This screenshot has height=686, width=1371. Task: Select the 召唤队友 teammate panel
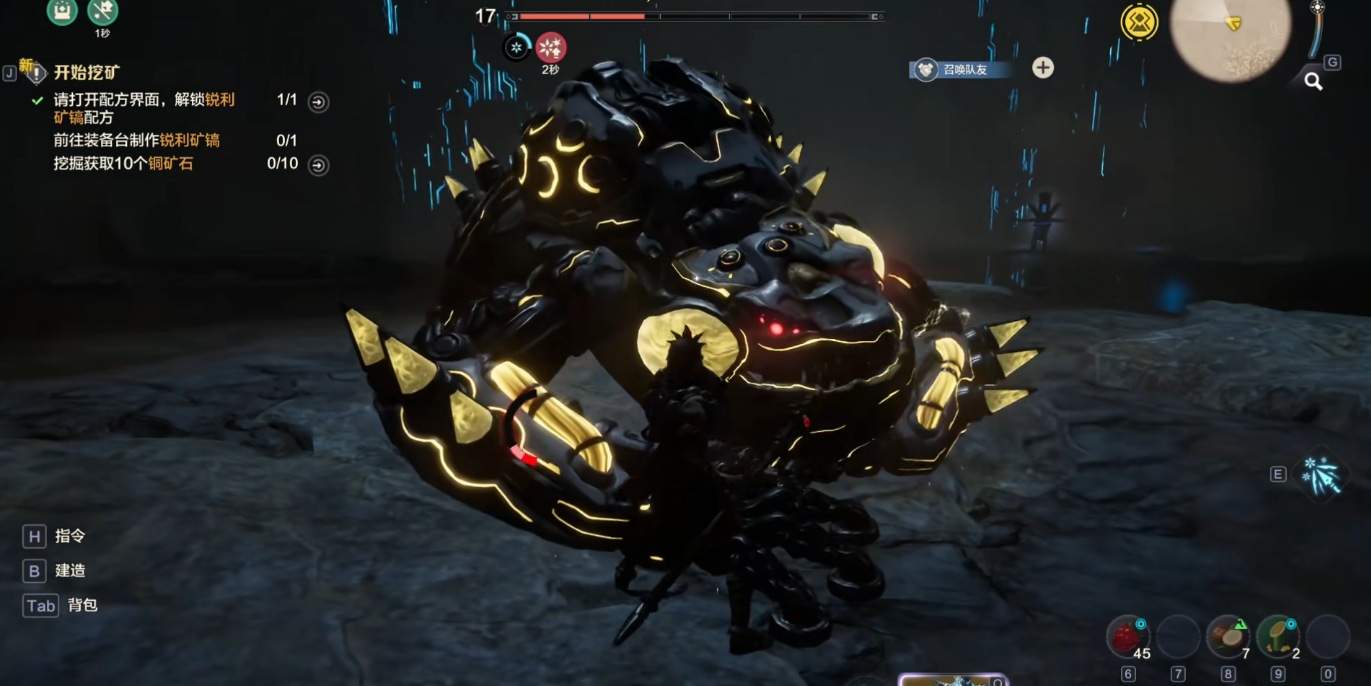point(964,69)
